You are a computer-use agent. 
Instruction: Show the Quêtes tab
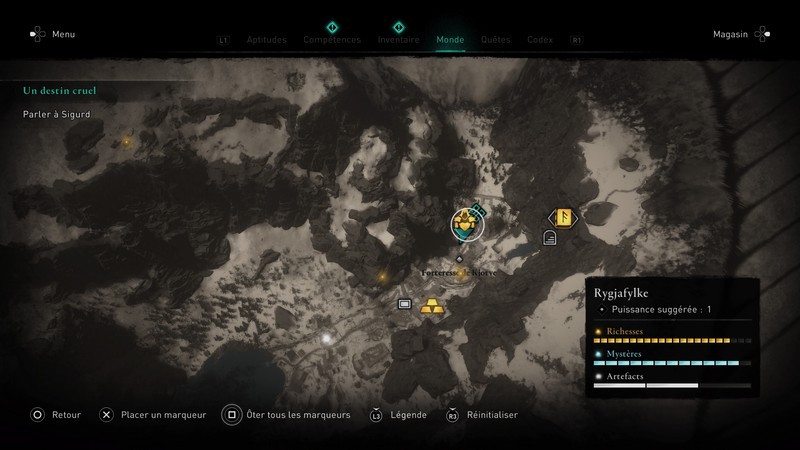point(496,40)
